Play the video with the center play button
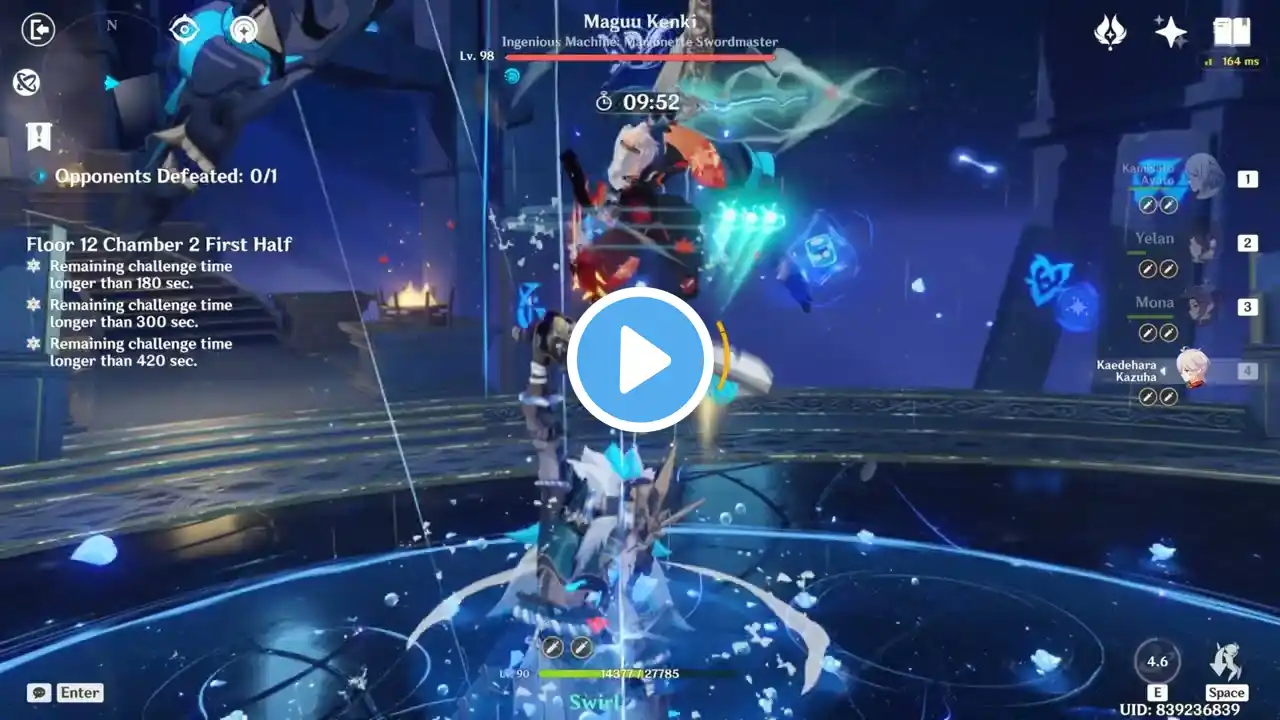The height and width of the screenshot is (720, 1280). click(640, 360)
